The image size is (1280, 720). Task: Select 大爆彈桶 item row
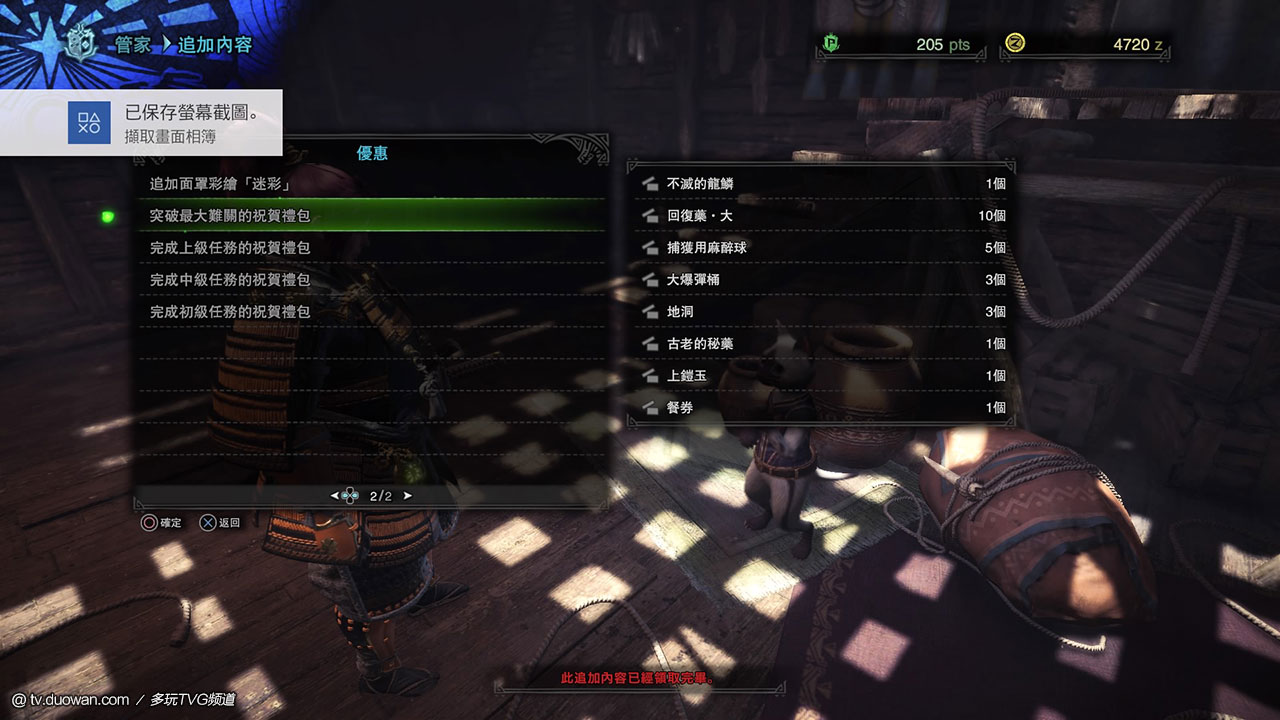[x=820, y=280]
